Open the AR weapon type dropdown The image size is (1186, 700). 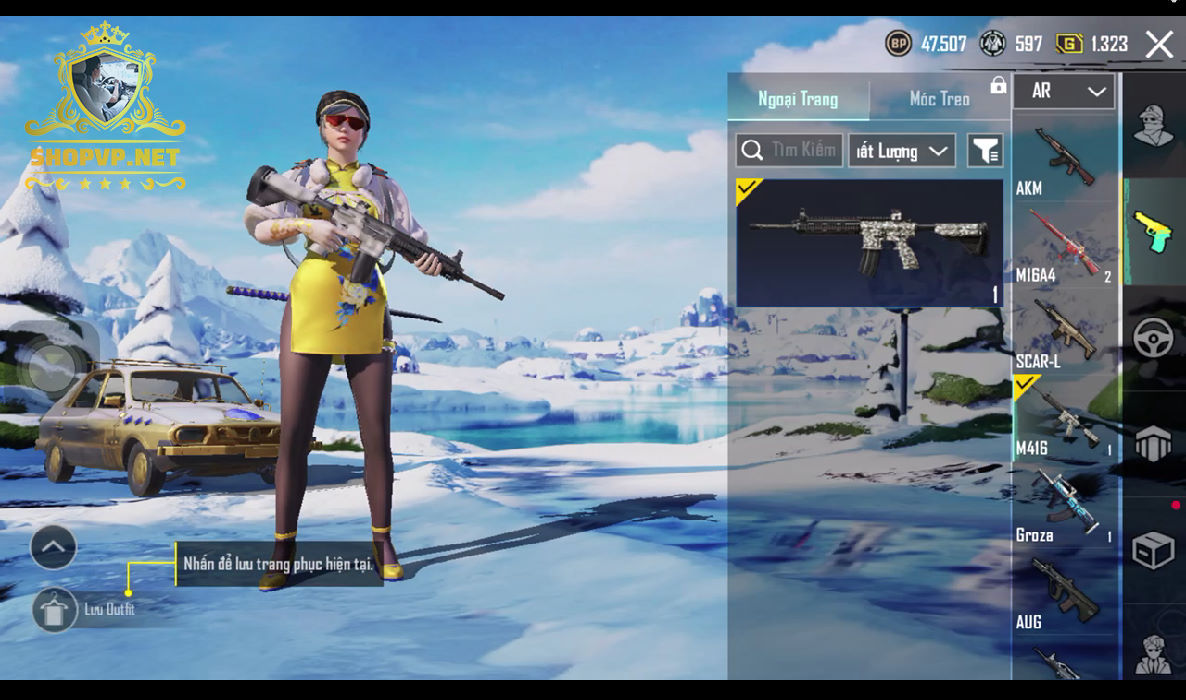coord(1064,91)
